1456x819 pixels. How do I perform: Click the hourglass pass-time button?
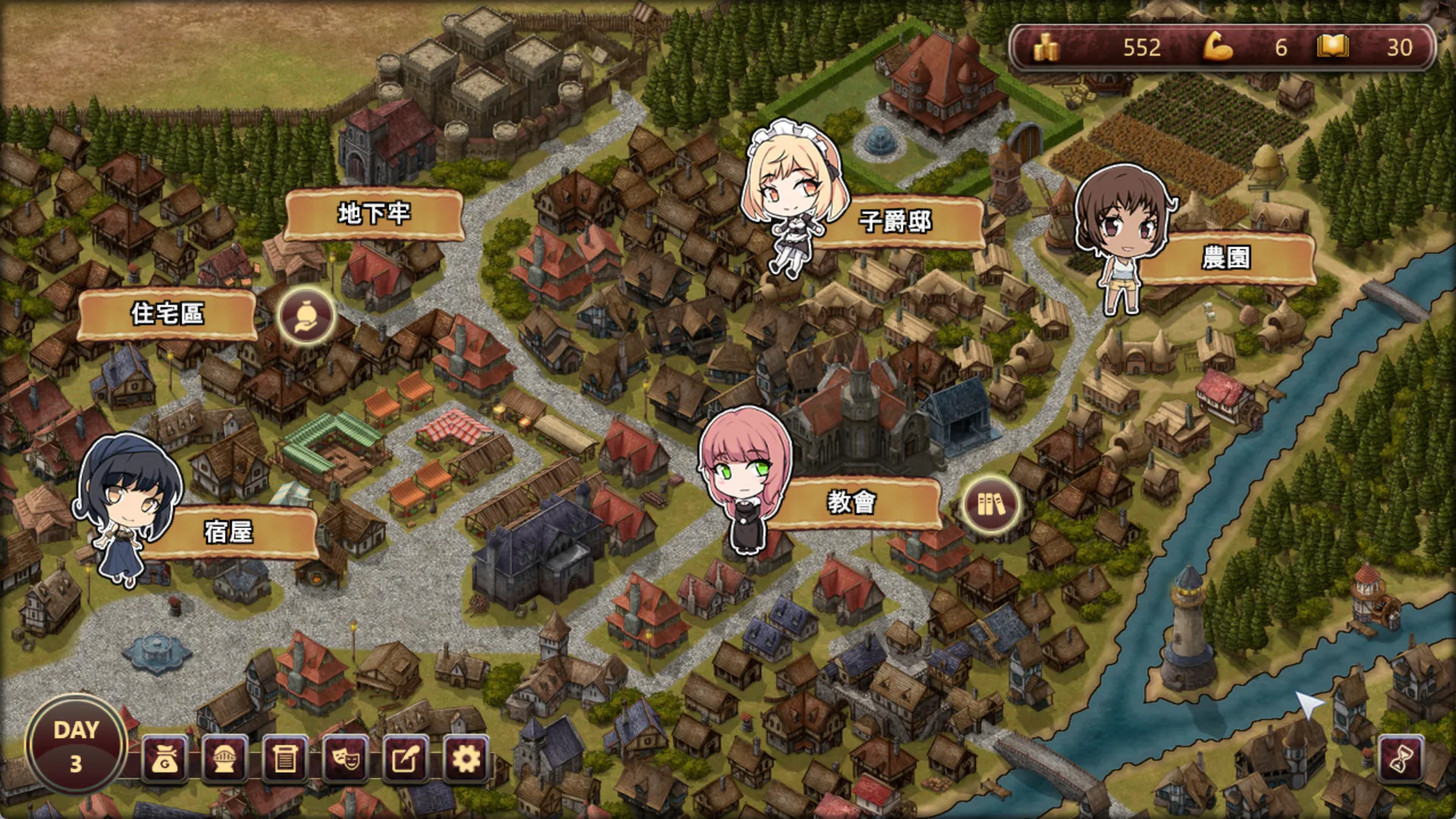tap(1400, 759)
